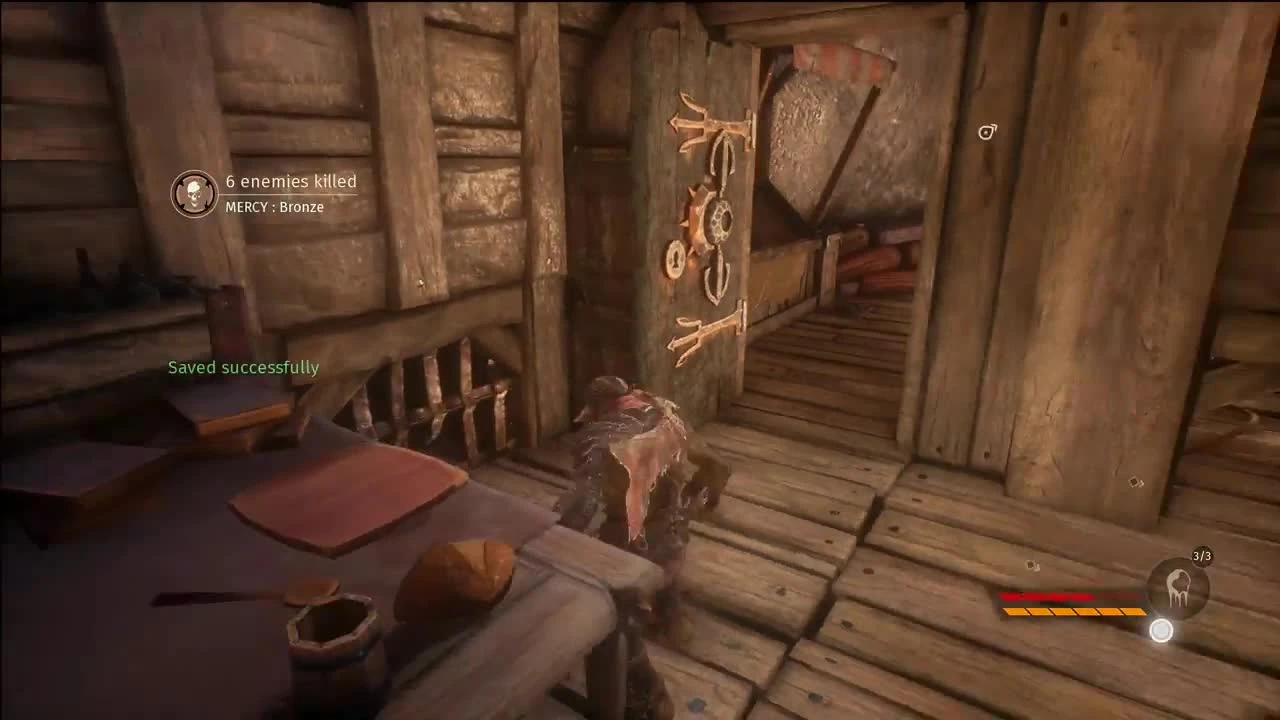Screen dimensions: 1280x720
Task: Collapse the Saved successfully notice
Action: (x=243, y=367)
